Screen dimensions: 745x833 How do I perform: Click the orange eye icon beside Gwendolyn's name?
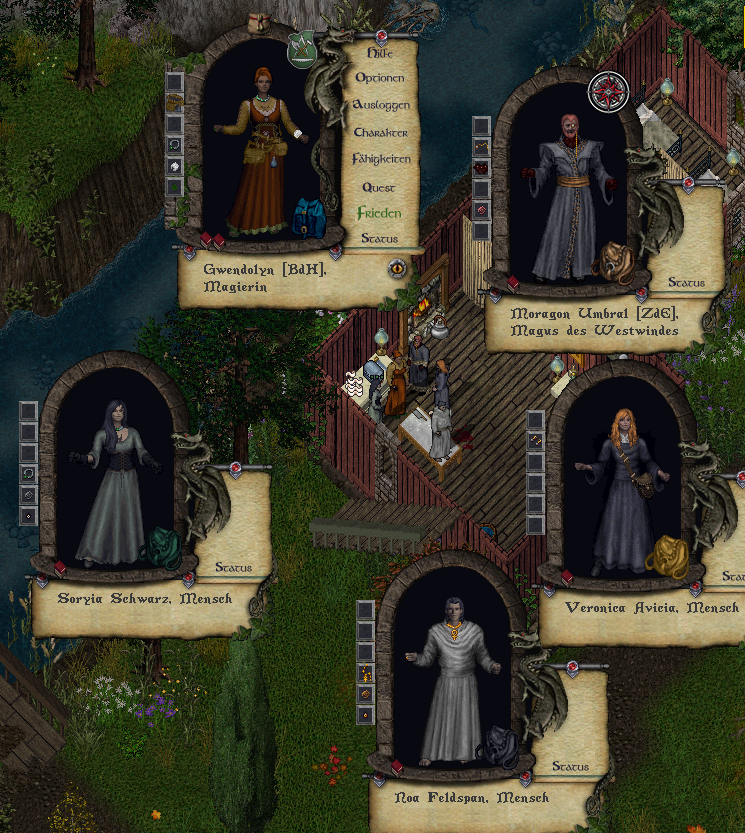[397, 267]
